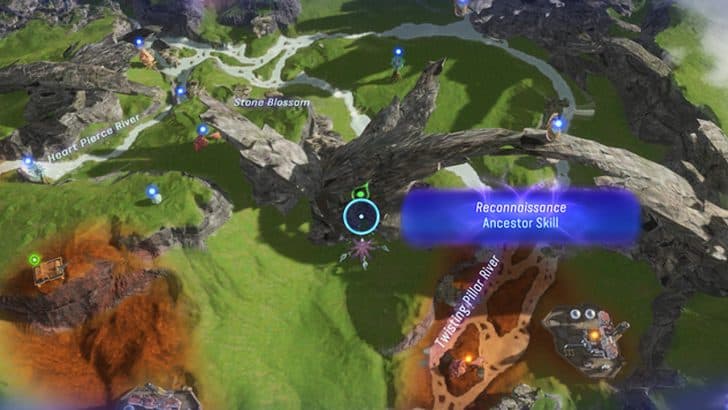Click the circular map cursor reticle
This screenshot has width=728, height=410.
pos(361,217)
